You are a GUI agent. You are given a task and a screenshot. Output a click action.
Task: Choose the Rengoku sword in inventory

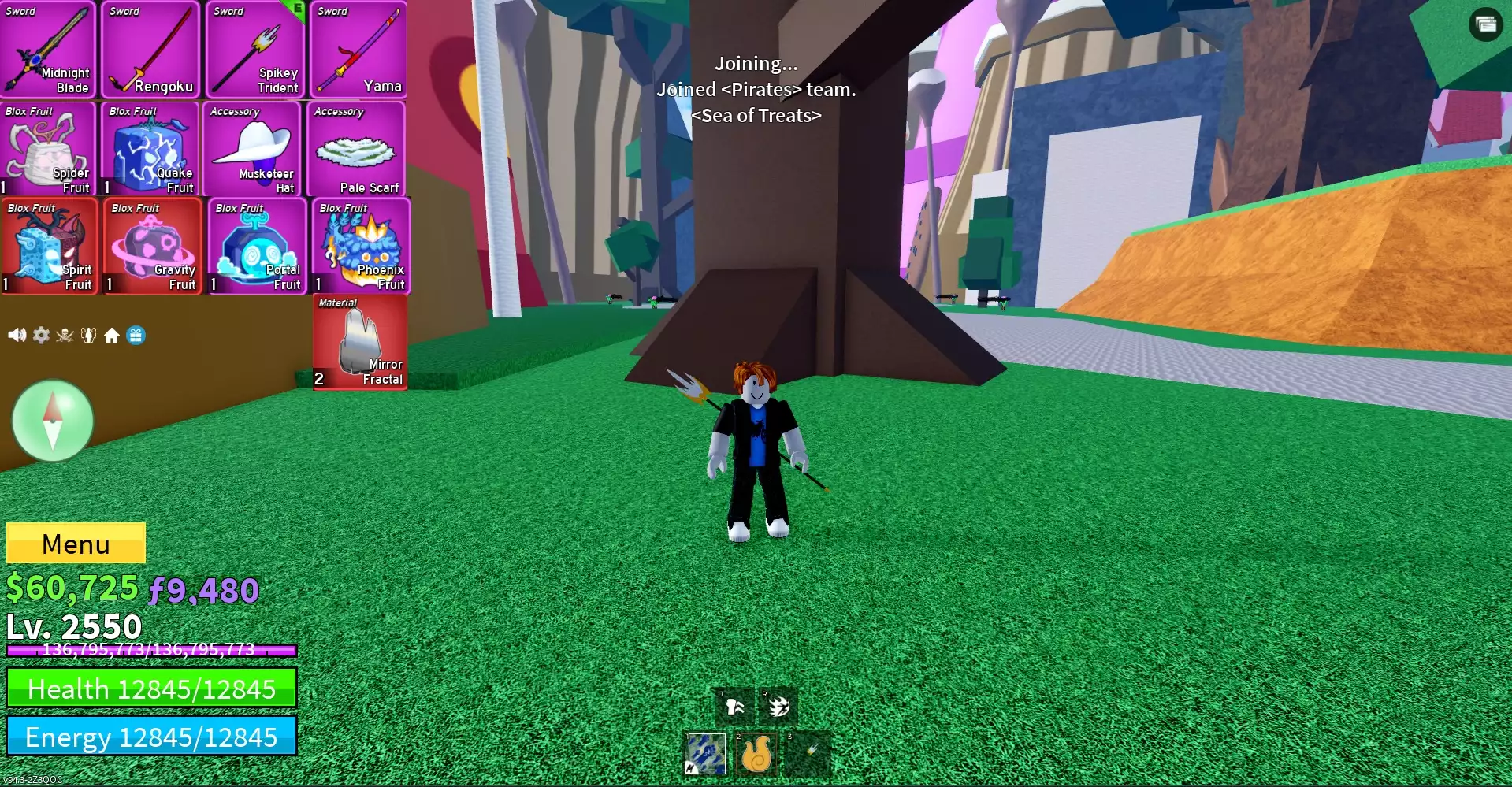150,50
